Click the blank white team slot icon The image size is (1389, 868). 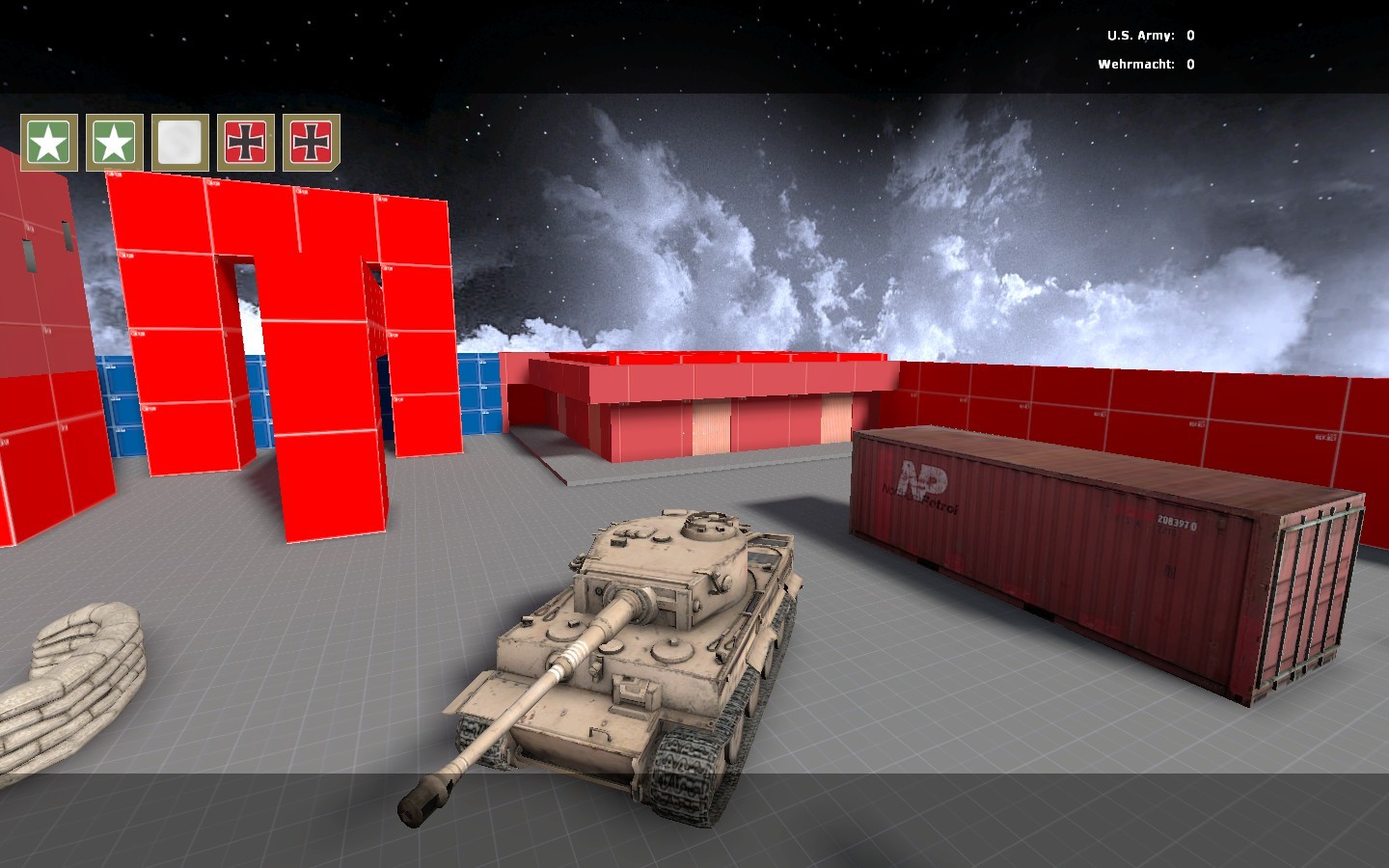point(177,143)
